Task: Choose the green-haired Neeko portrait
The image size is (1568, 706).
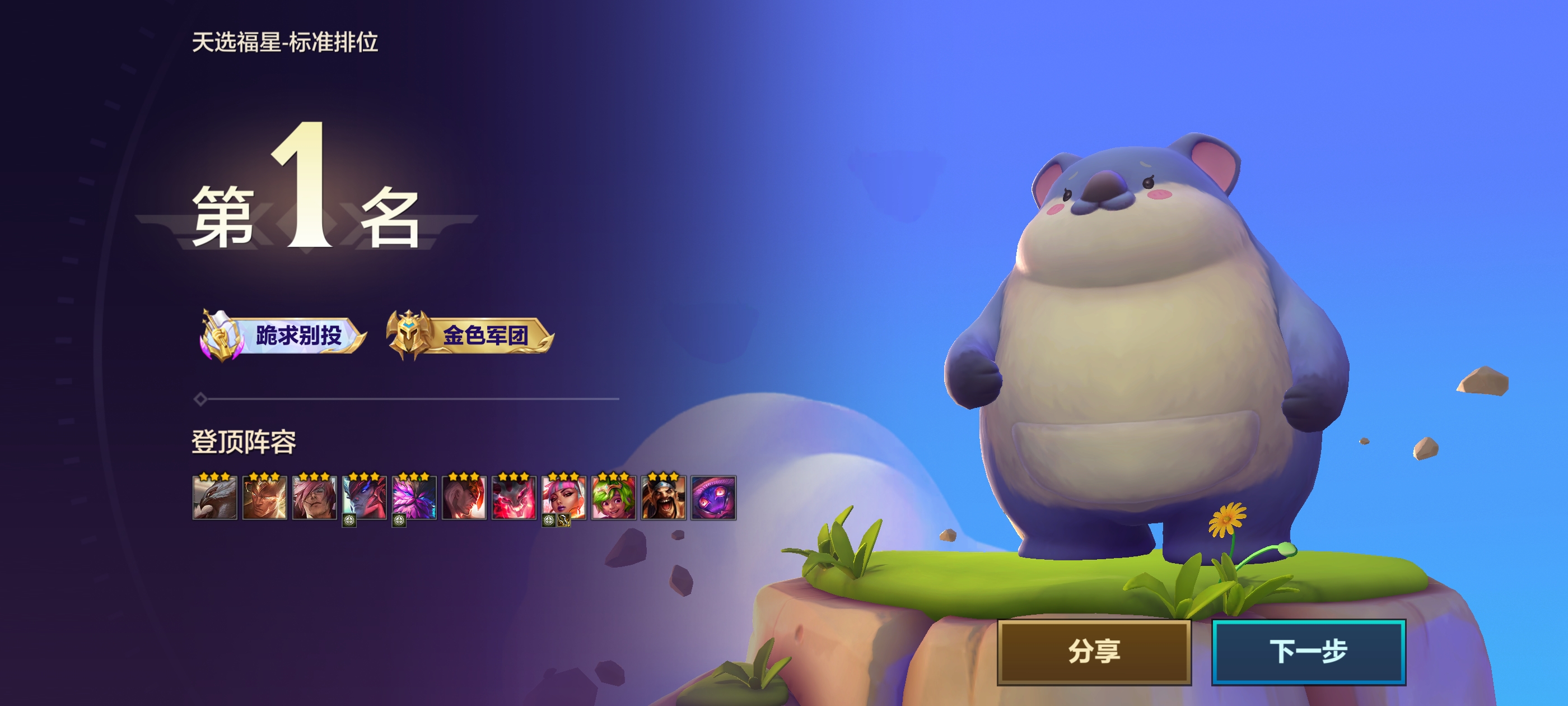Action: click(614, 498)
